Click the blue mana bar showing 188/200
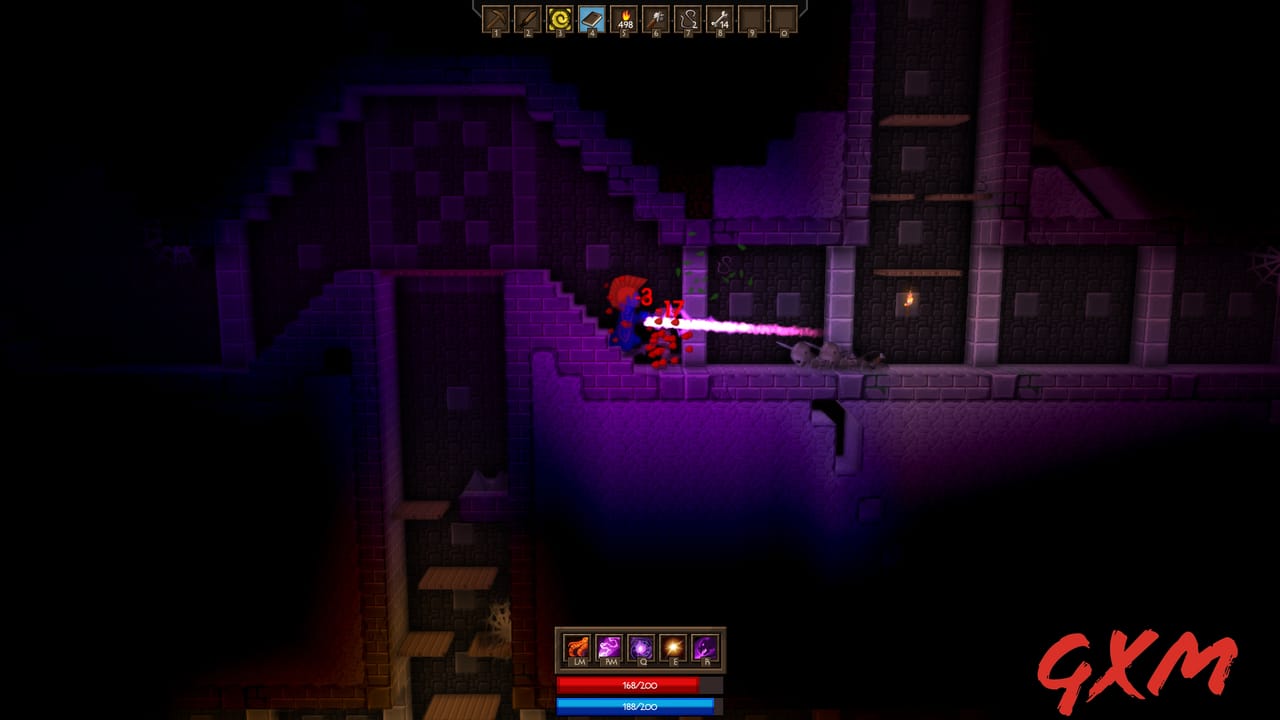Image resolution: width=1280 pixels, height=720 pixels. pyautogui.click(x=640, y=706)
